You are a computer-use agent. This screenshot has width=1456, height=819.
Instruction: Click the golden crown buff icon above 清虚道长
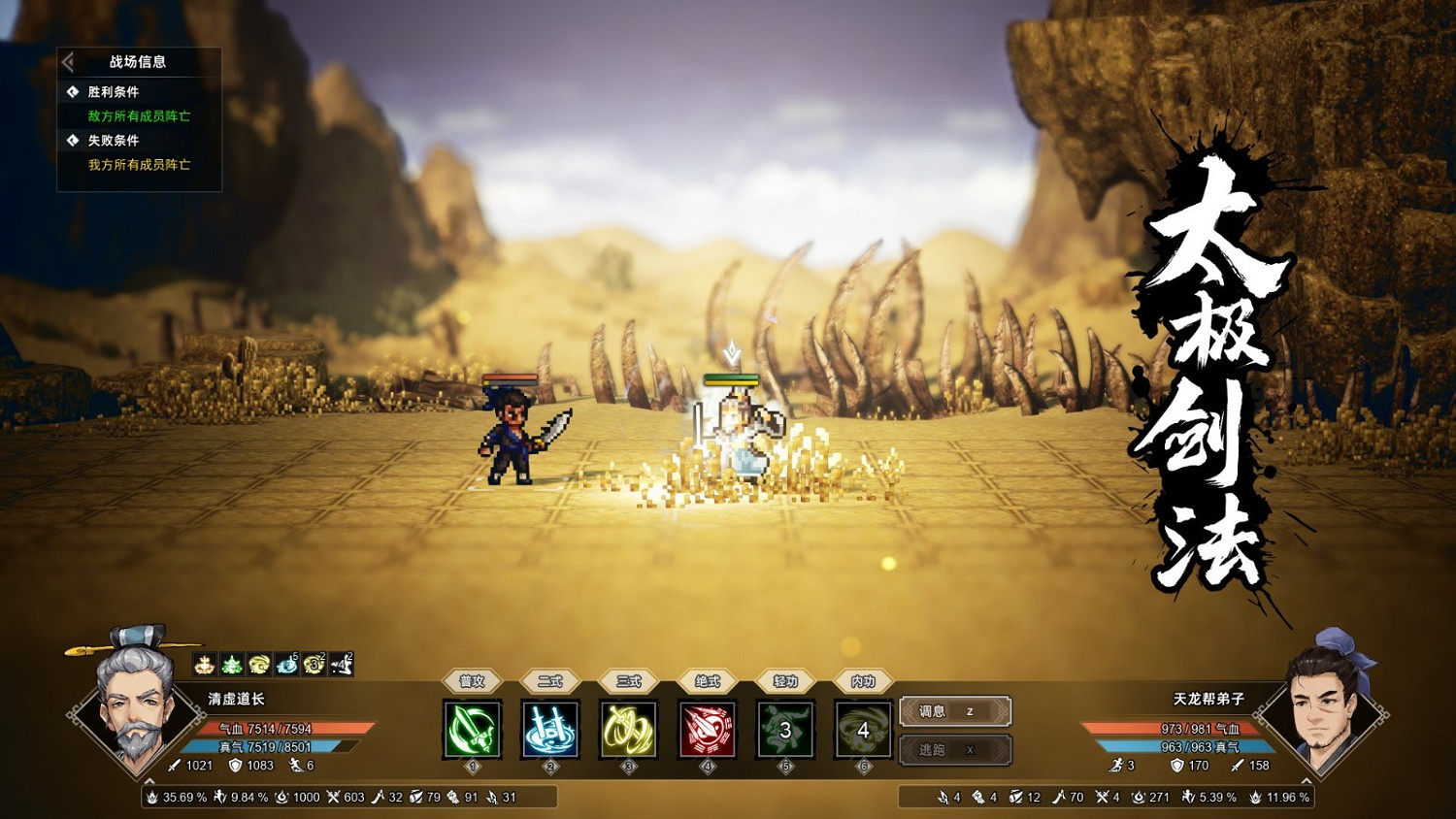tap(206, 663)
